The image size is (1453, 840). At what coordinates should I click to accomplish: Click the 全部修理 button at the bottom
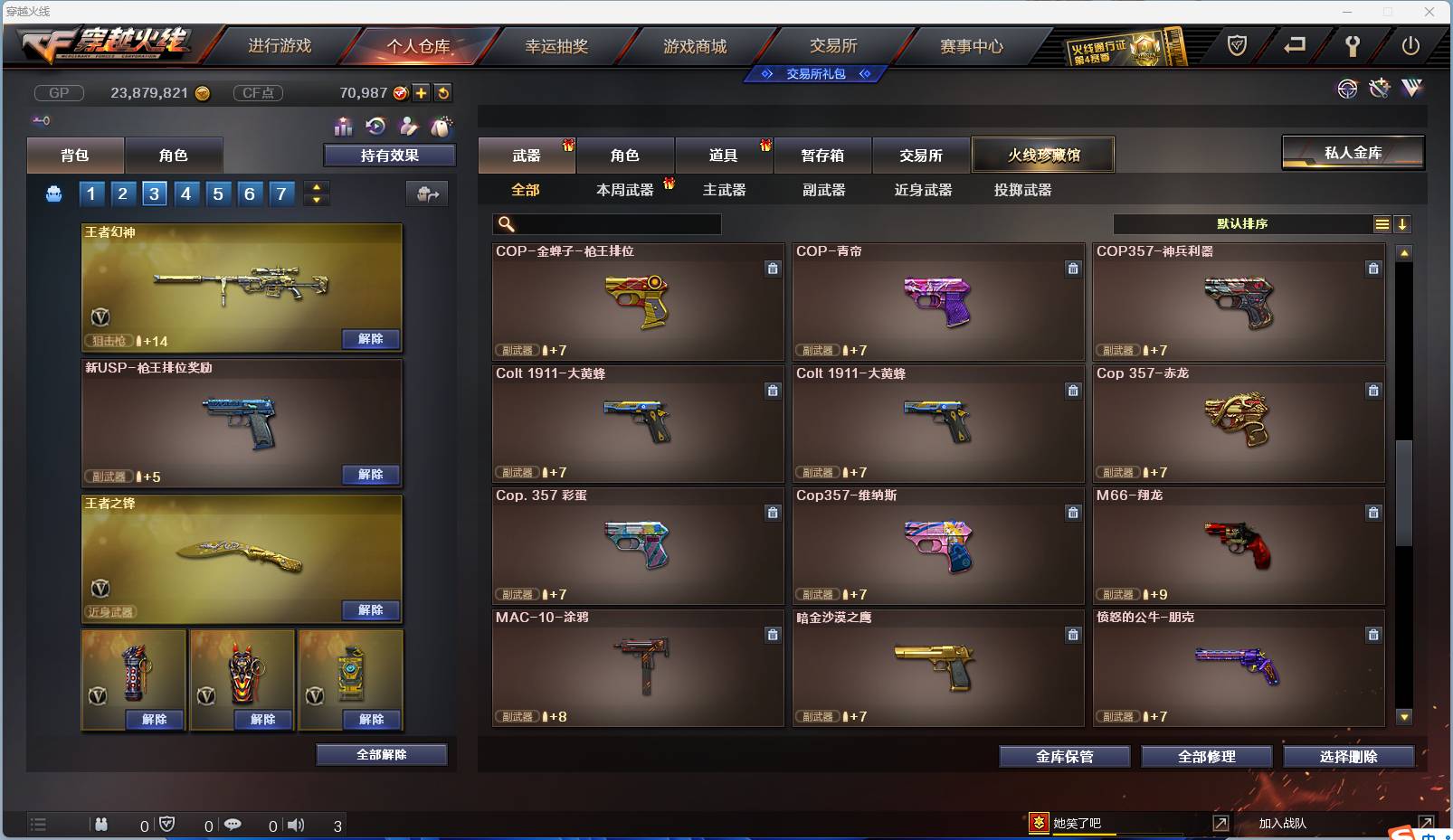point(1207,757)
